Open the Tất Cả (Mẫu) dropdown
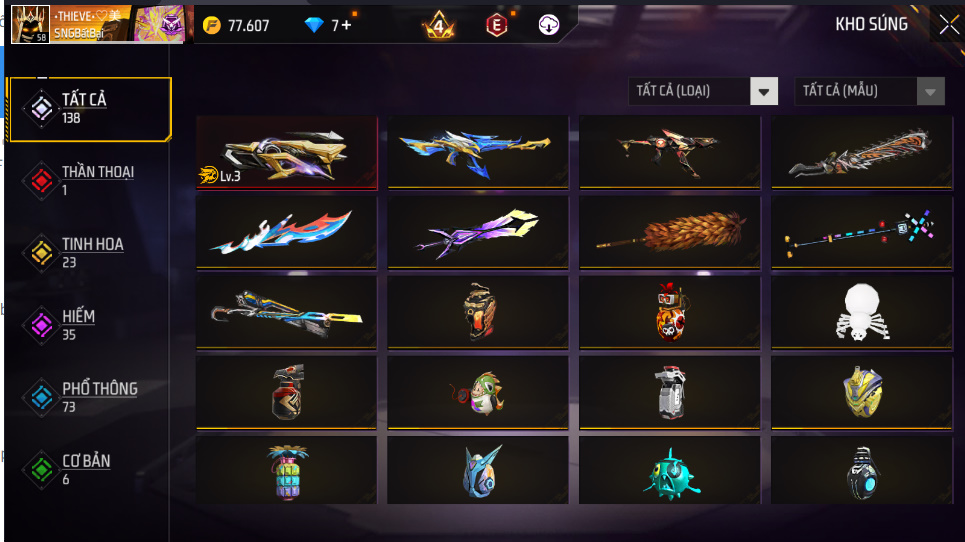 pyautogui.click(x=869, y=91)
